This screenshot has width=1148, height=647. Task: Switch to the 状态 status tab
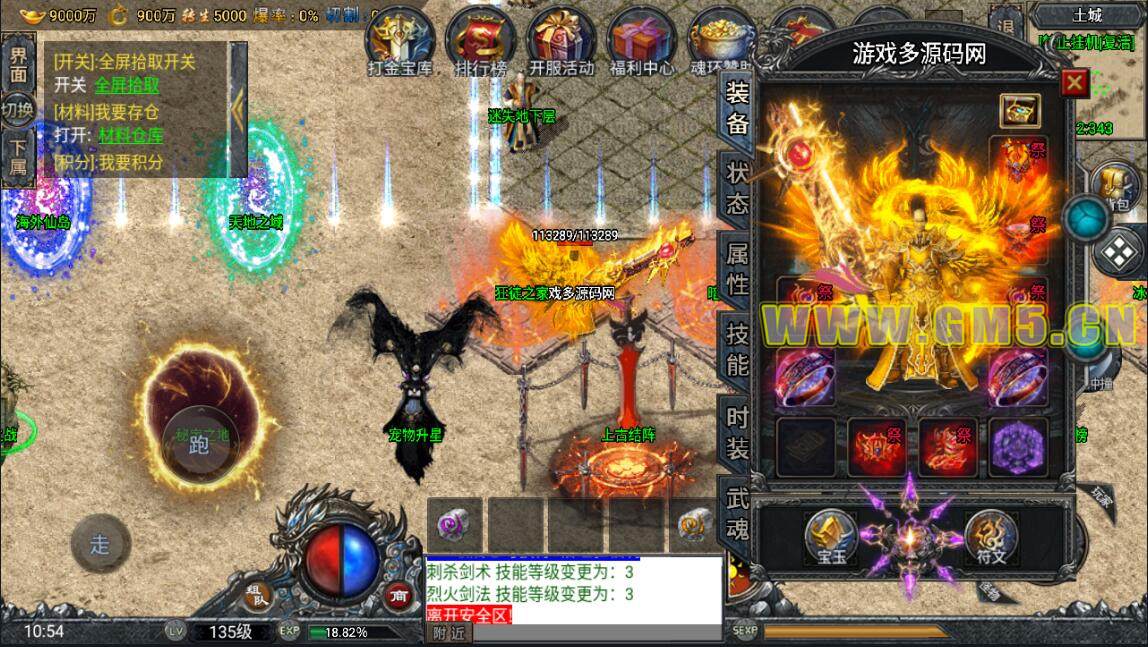click(x=737, y=188)
